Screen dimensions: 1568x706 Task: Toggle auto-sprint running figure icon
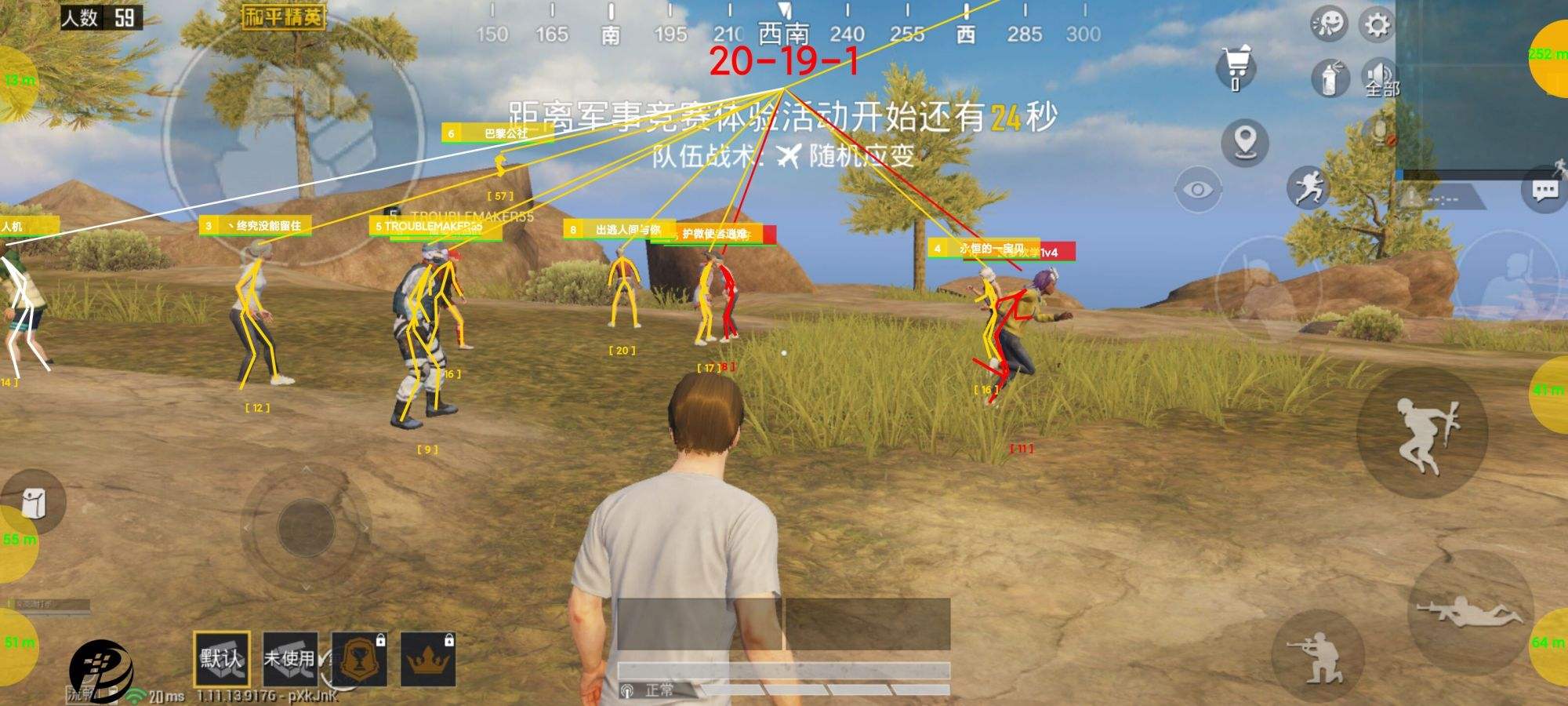(x=1308, y=188)
